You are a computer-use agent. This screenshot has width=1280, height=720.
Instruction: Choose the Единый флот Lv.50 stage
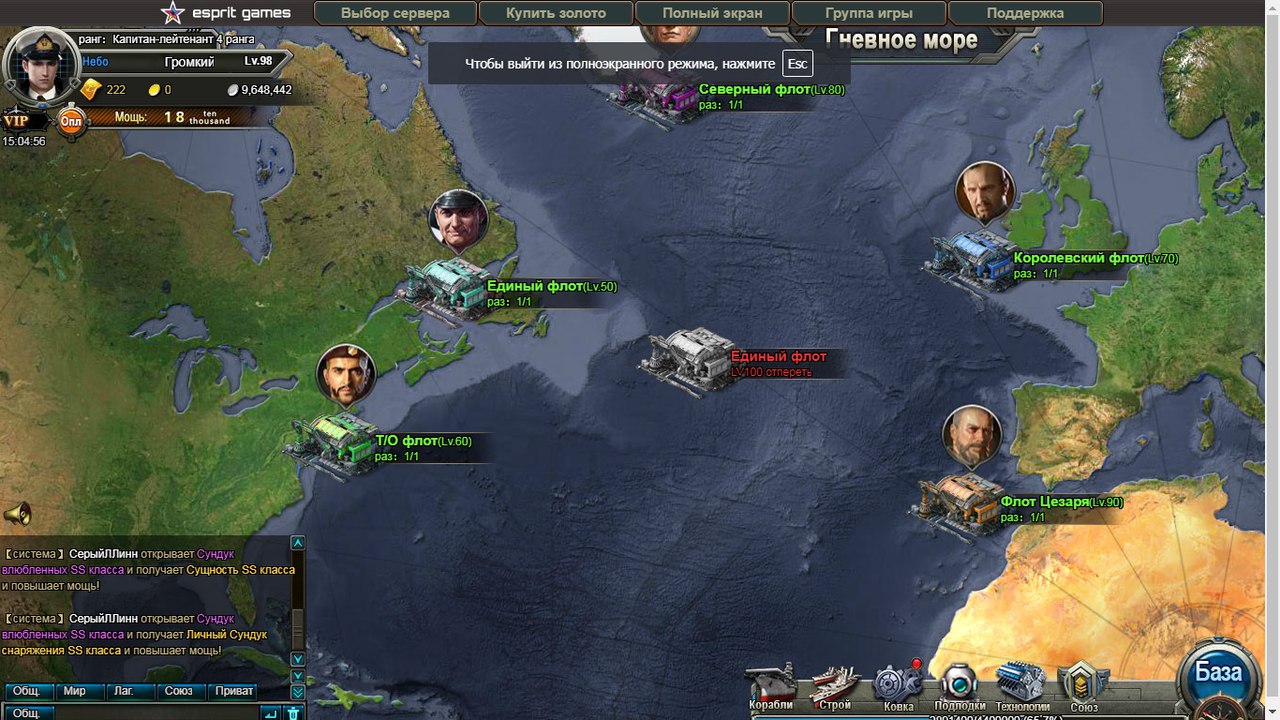coord(445,291)
